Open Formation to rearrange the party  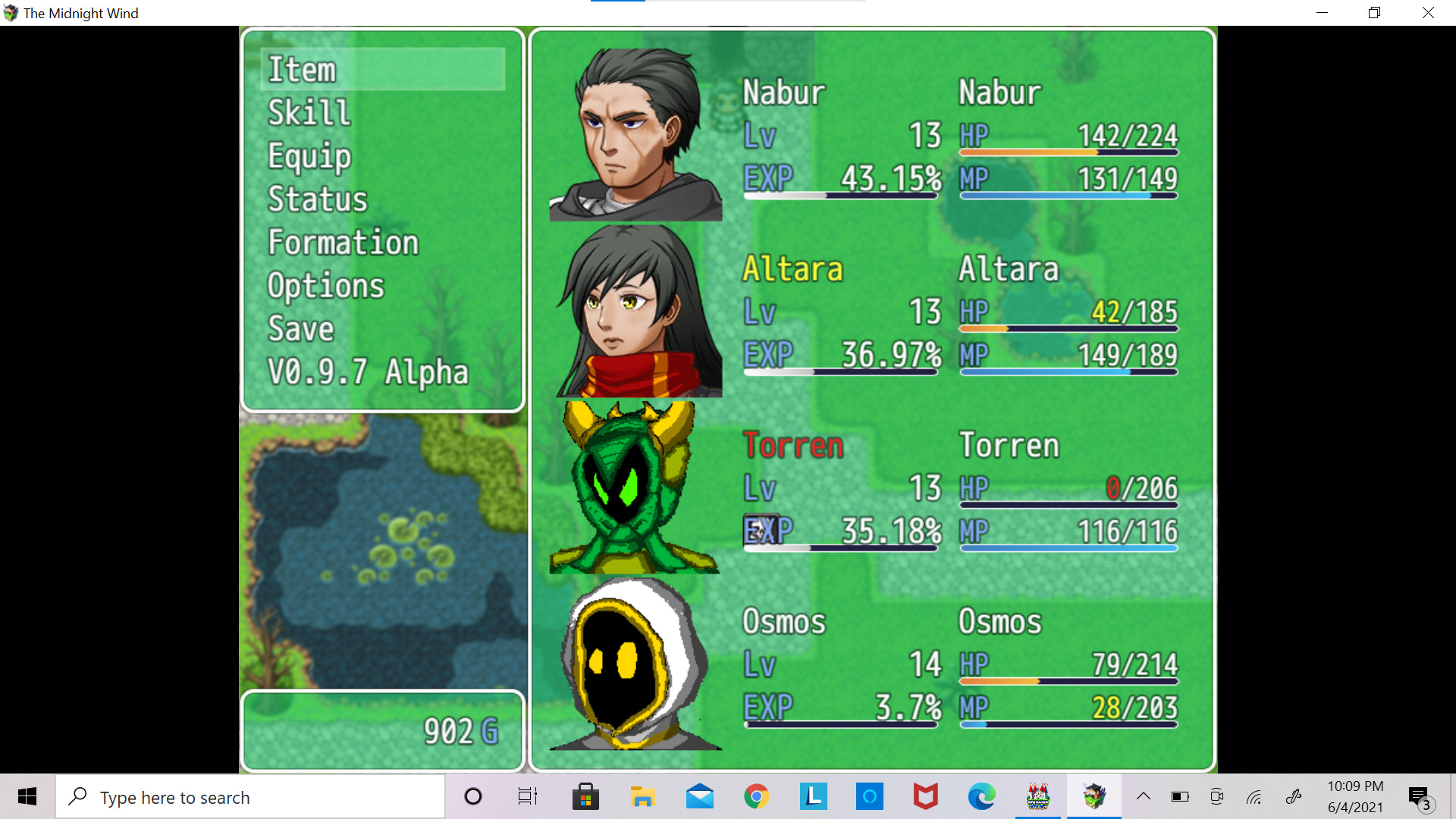343,243
